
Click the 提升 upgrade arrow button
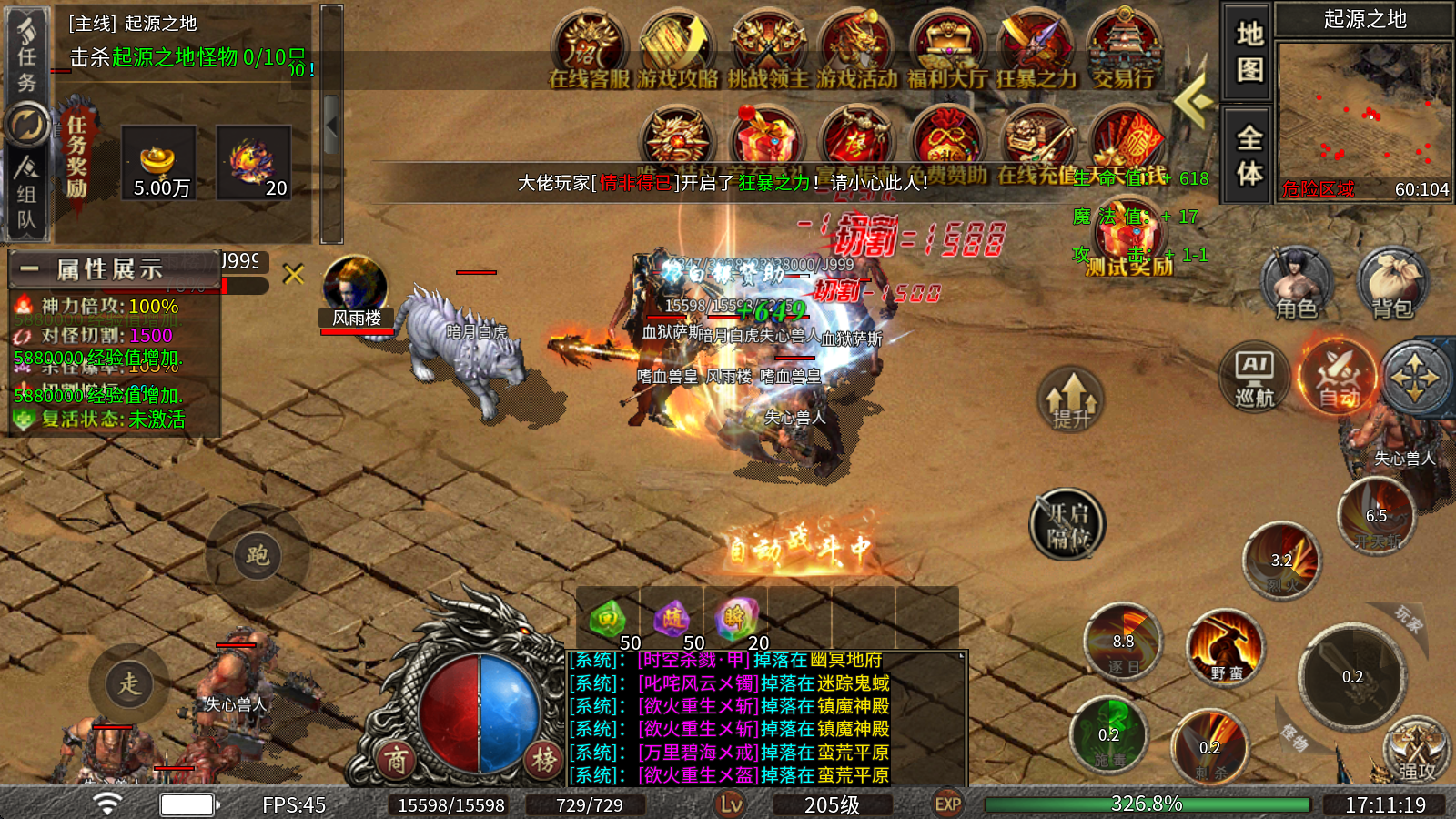[1071, 400]
